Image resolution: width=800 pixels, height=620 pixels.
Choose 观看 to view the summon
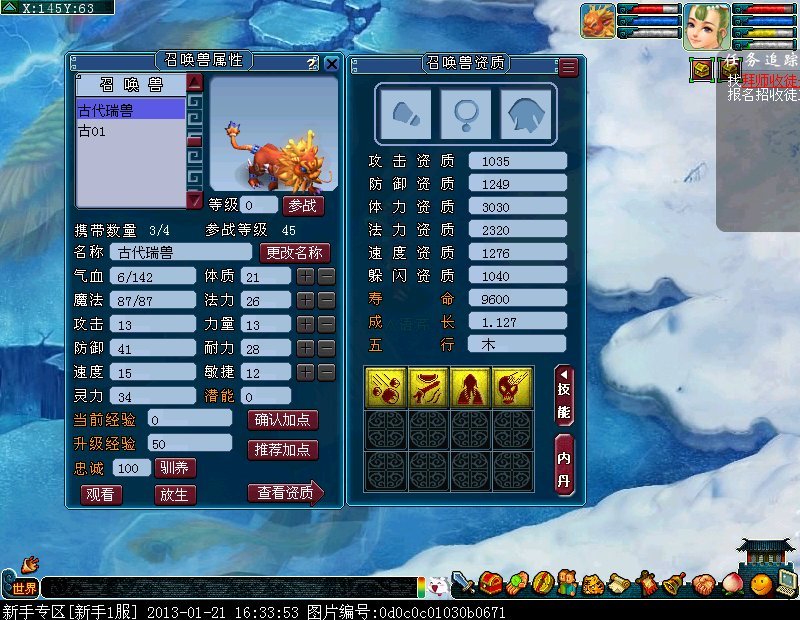[x=101, y=494]
